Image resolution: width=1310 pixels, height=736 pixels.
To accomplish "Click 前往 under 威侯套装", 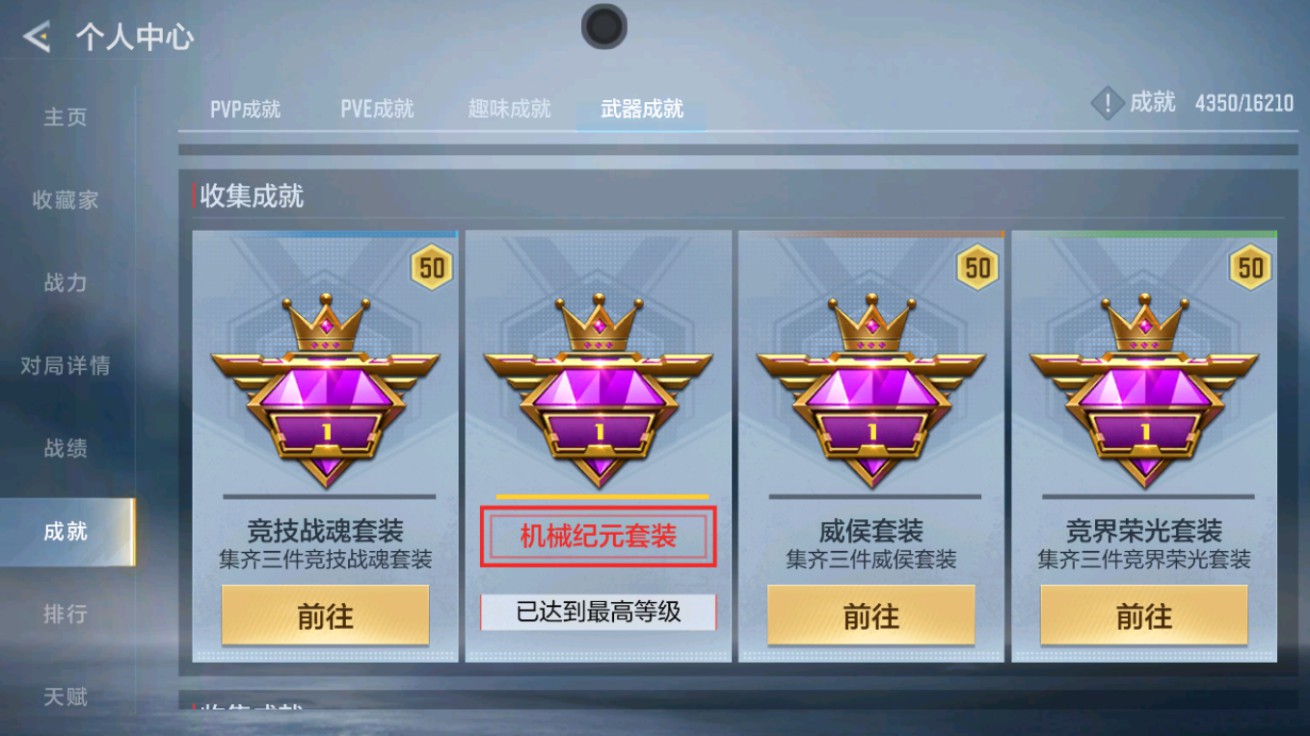I will click(x=872, y=615).
